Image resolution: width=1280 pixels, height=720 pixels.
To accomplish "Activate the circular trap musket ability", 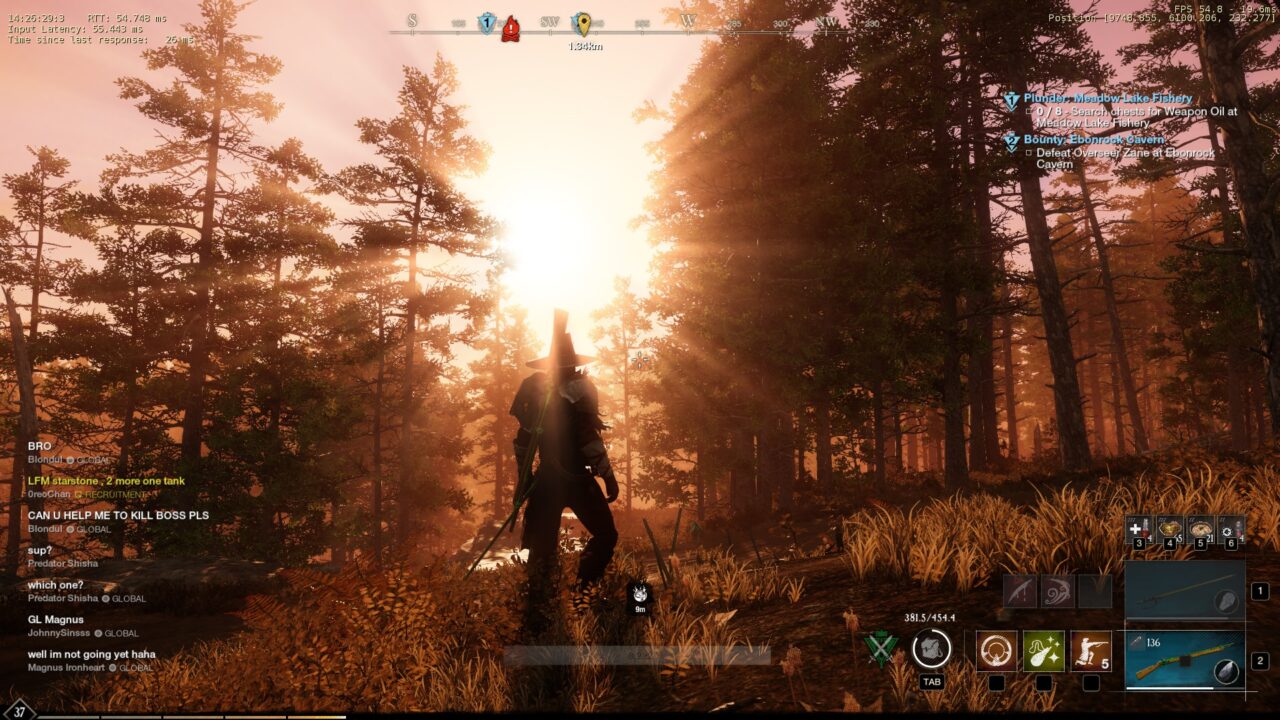I will (996, 650).
